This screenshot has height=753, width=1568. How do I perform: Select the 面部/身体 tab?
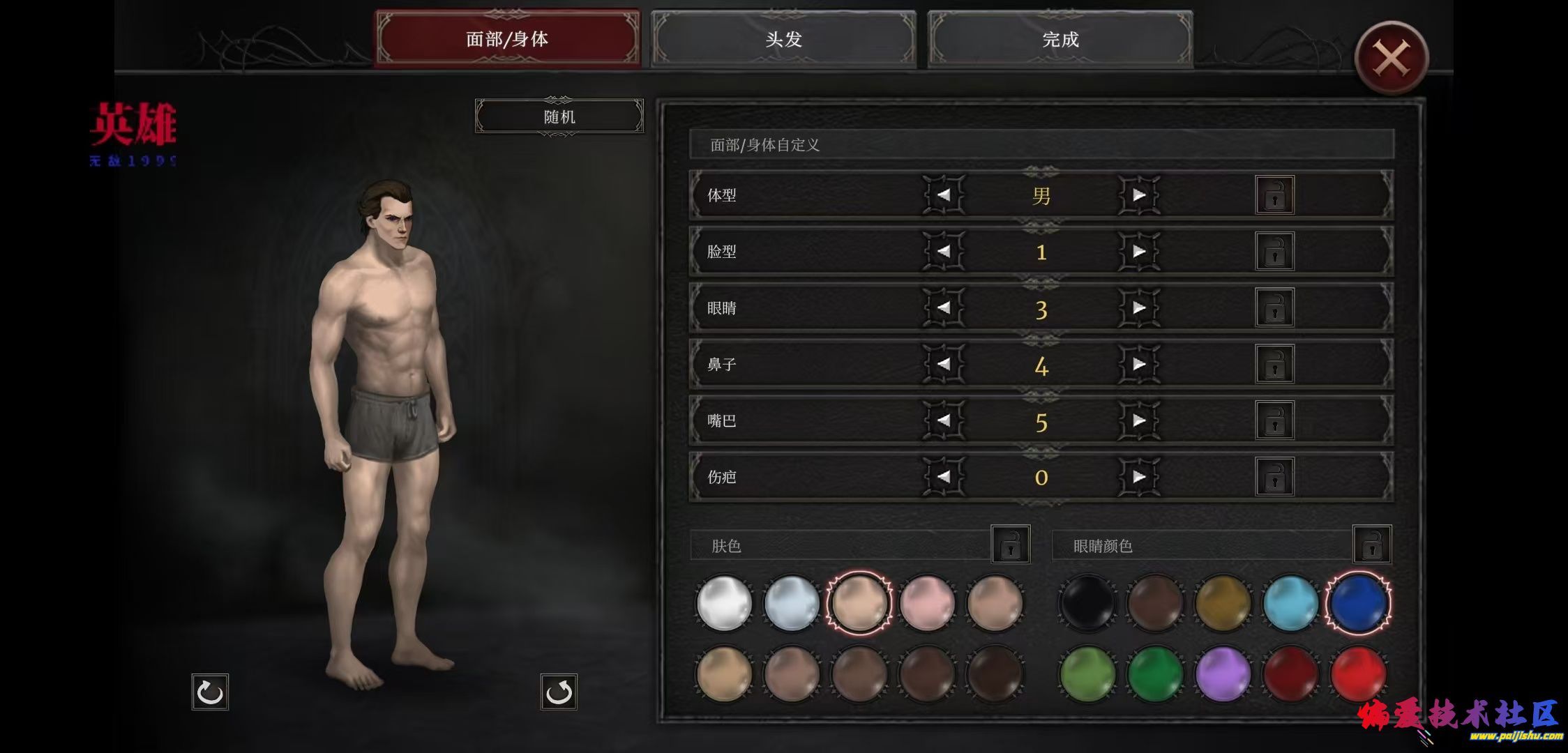(507, 39)
